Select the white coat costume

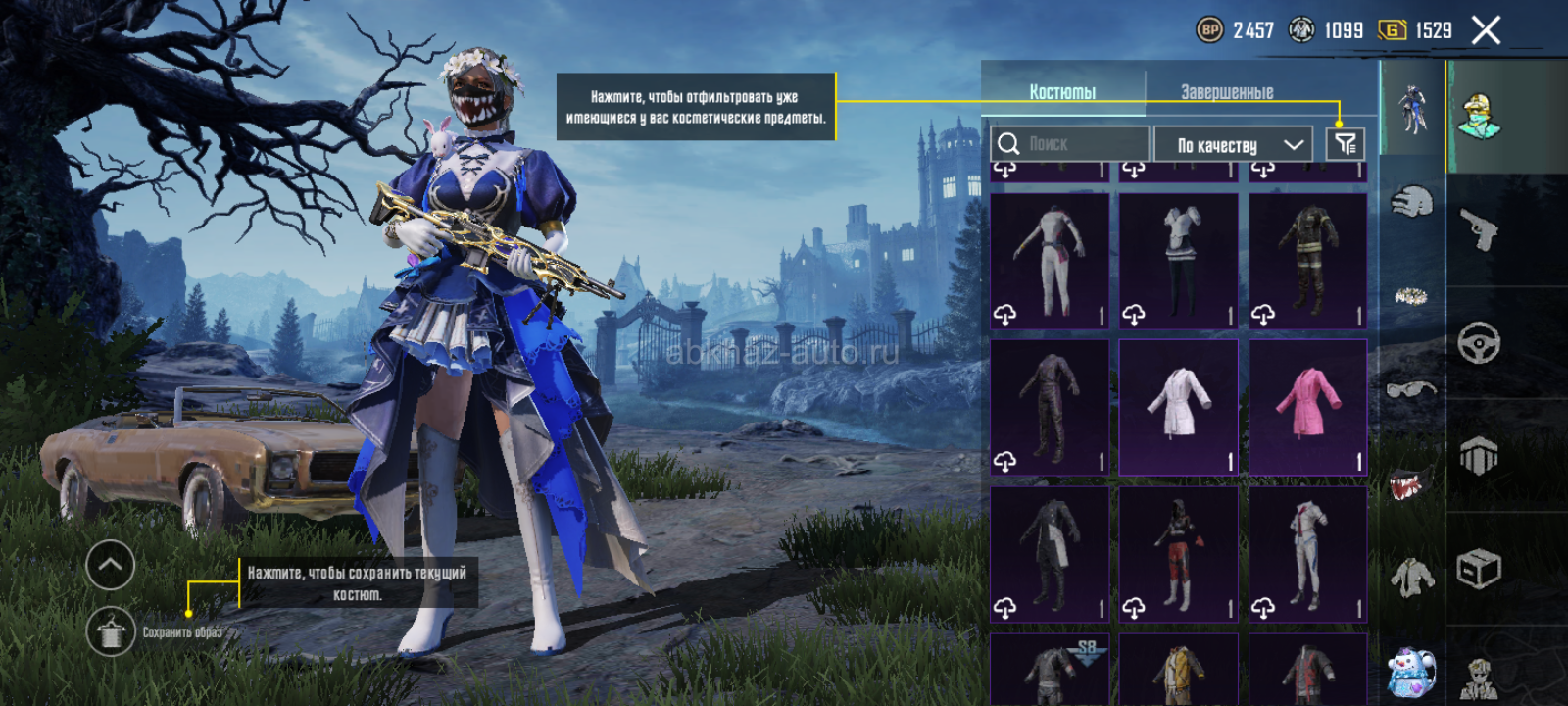click(x=1179, y=407)
